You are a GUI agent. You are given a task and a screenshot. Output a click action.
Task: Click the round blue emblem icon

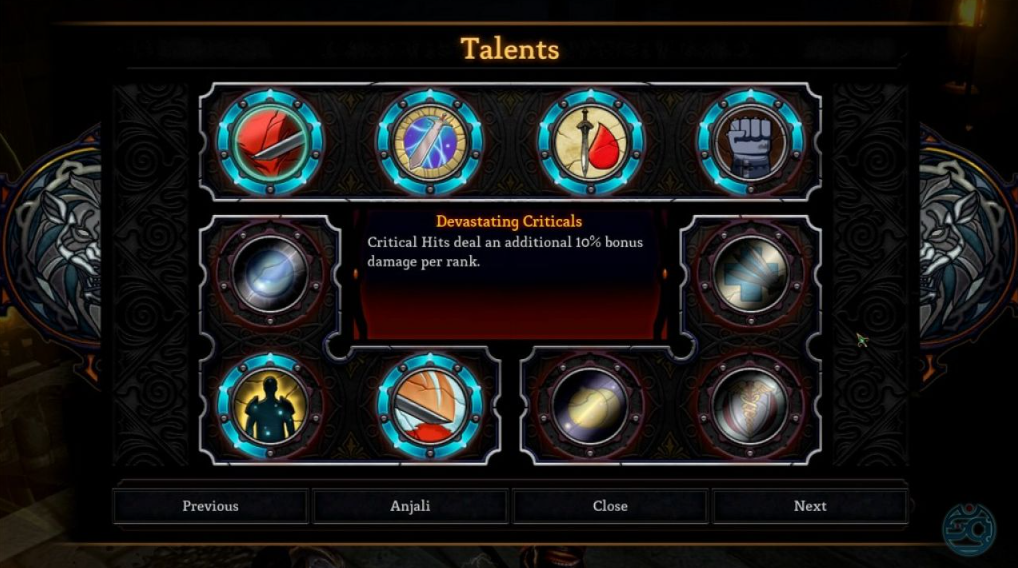[x=968, y=527]
